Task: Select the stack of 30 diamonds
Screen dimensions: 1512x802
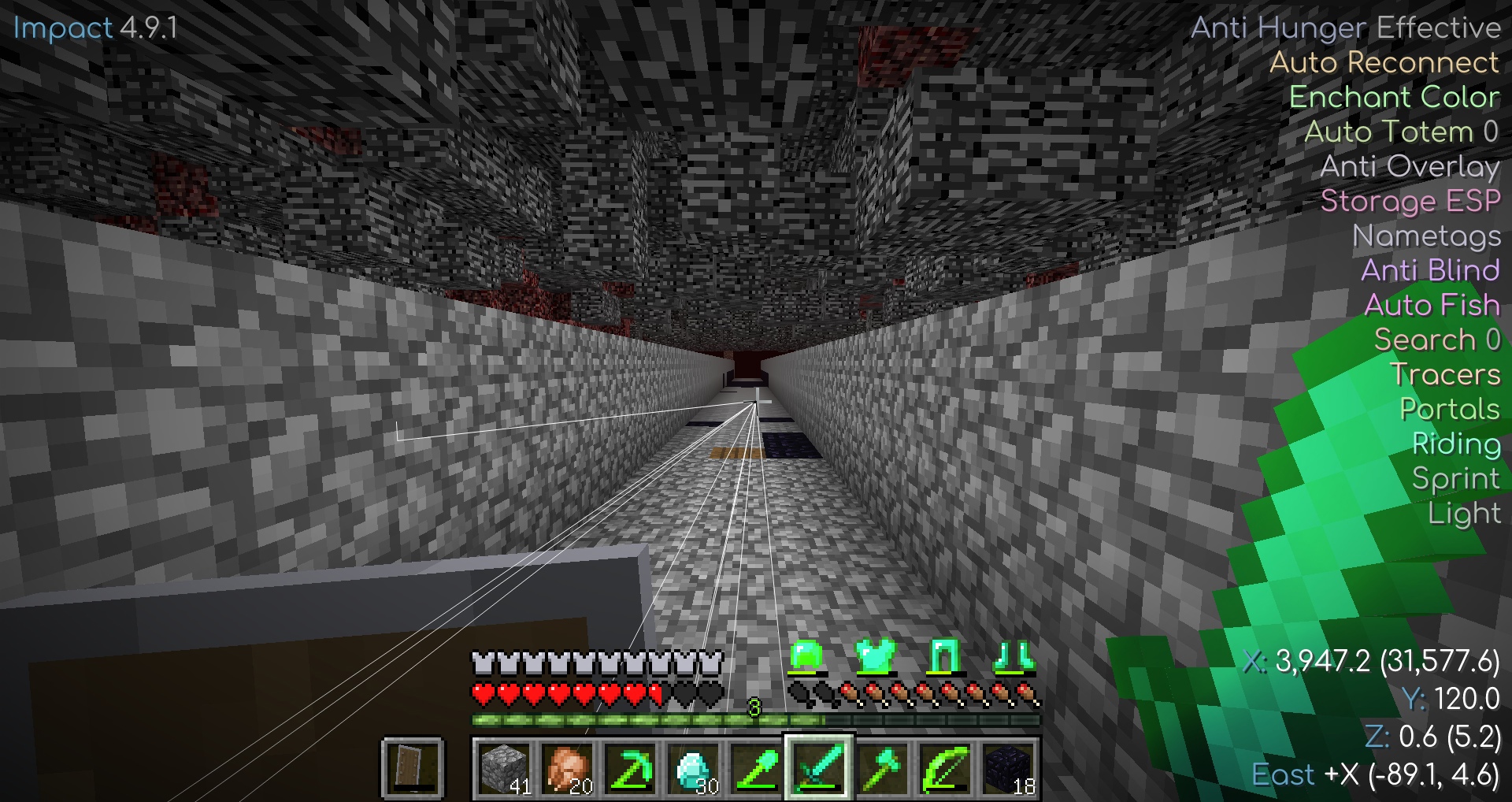Action: (x=693, y=768)
